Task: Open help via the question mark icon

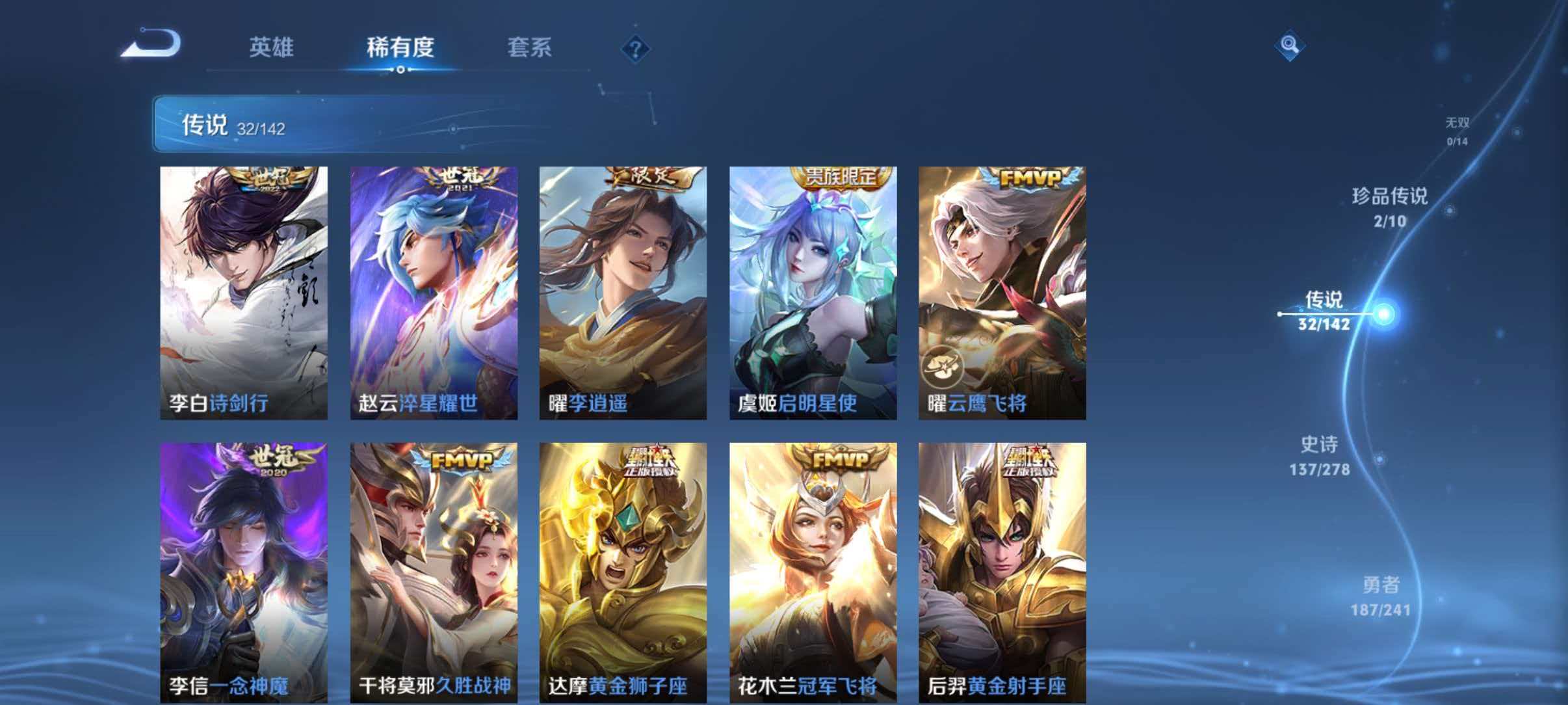Action: pyautogui.click(x=636, y=49)
